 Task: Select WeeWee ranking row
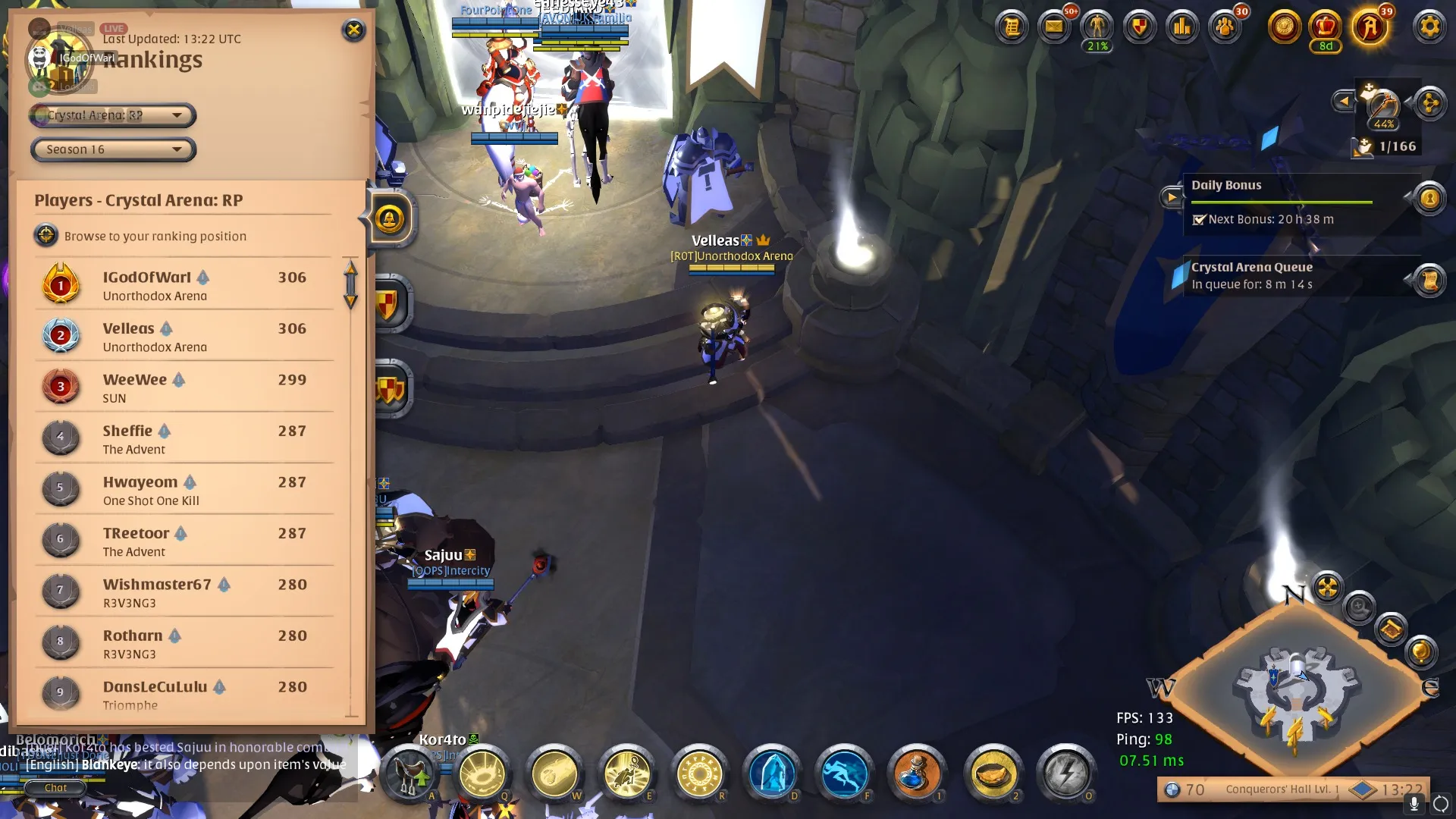click(184, 388)
